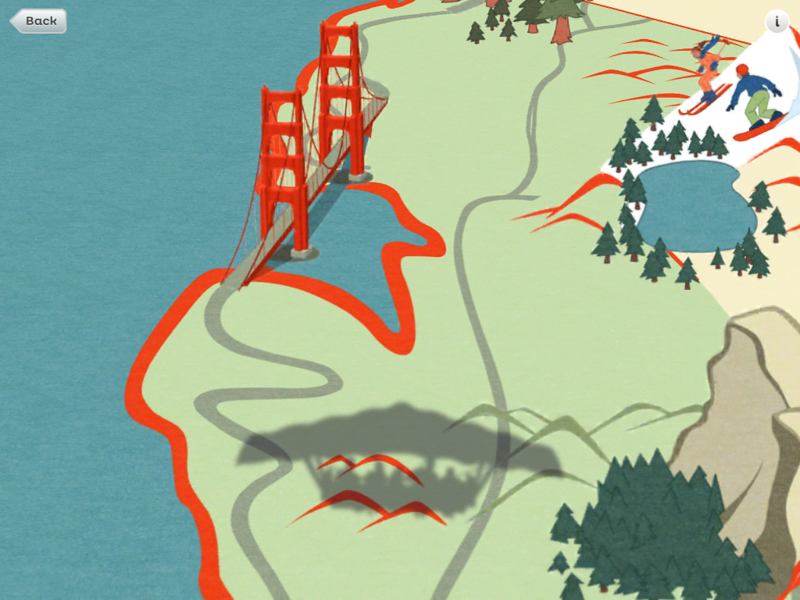The width and height of the screenshot is (800, 600).
Task: Go back using the Back button
Action: pyautogui.click(x=39, y=20)
